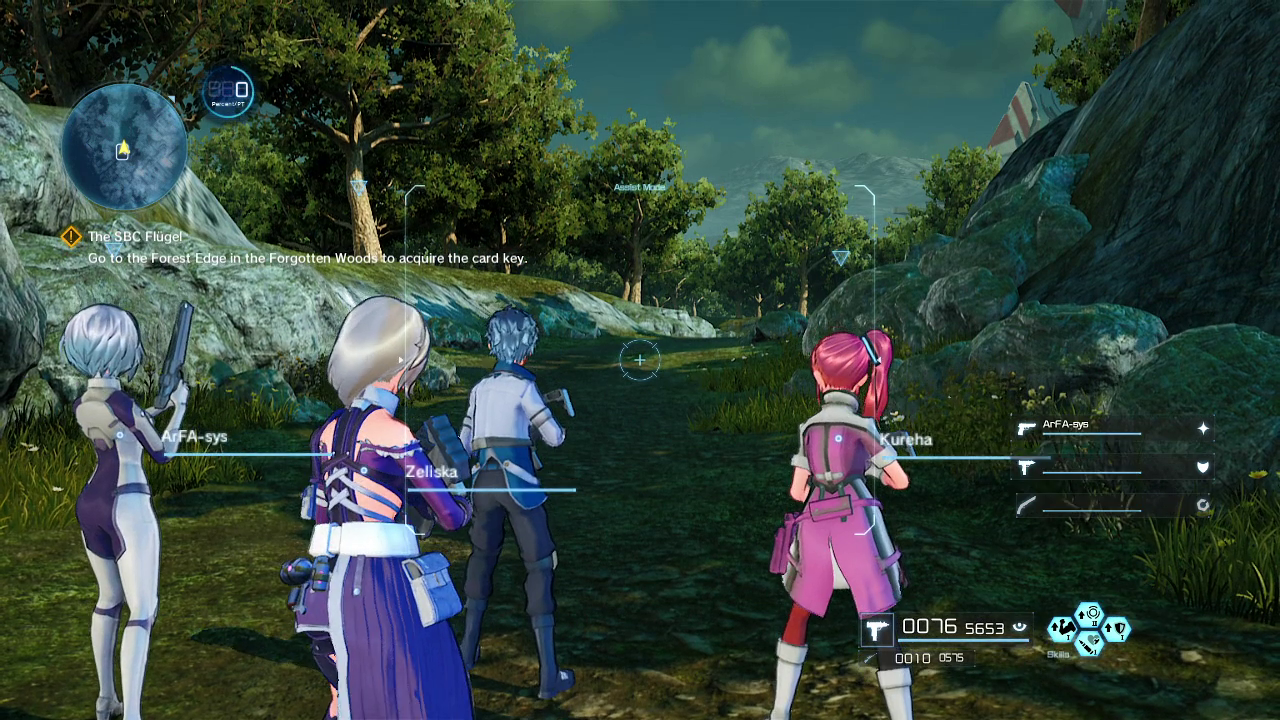Toggle the eye indicator near ammo counter
The height and width of the screenshot is (720, 1280).
pos(1020,626)
